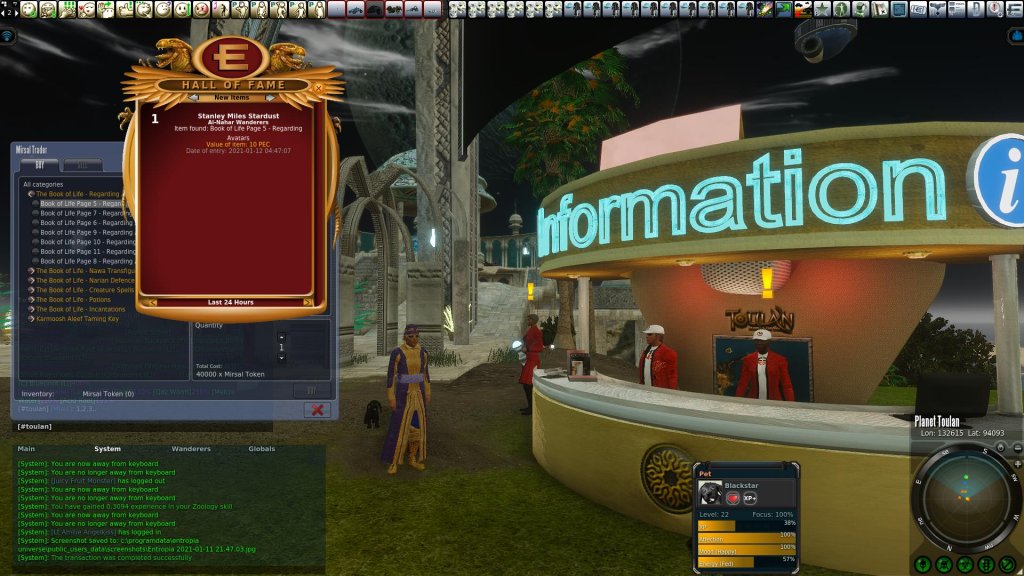
Task: Open the Globals chat tab
Action: 261,449
